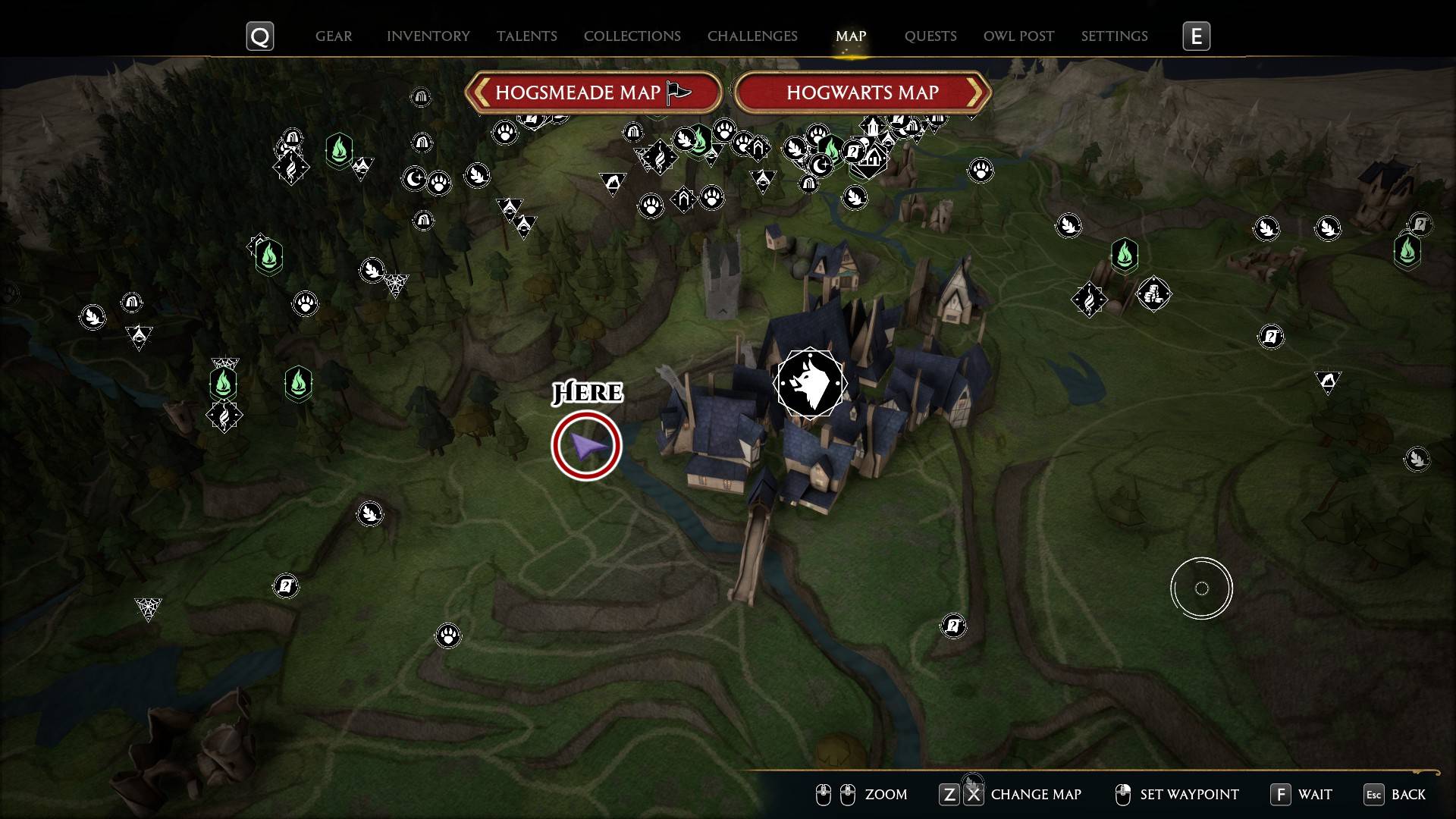The height and width of the screenshot is (819, 1456).
Task: Open the Collections tab
Action: [x=632, y=36]
